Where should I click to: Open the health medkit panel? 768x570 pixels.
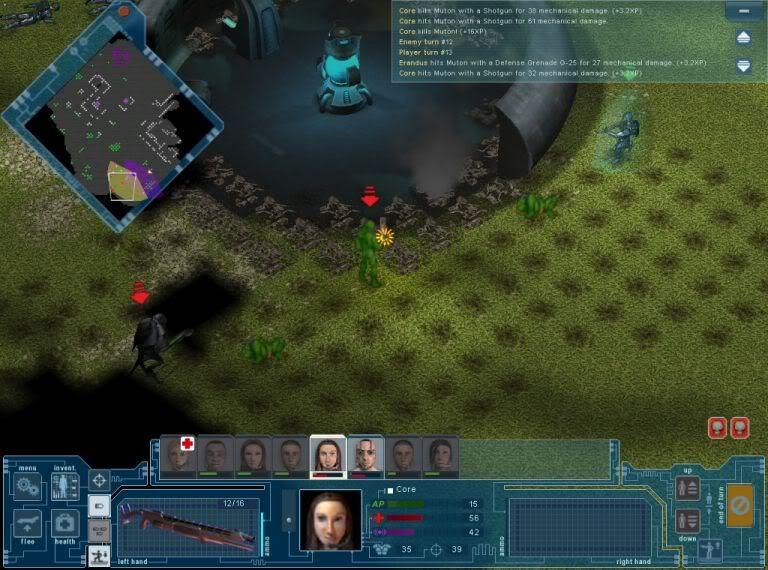(x=65, y=524)
